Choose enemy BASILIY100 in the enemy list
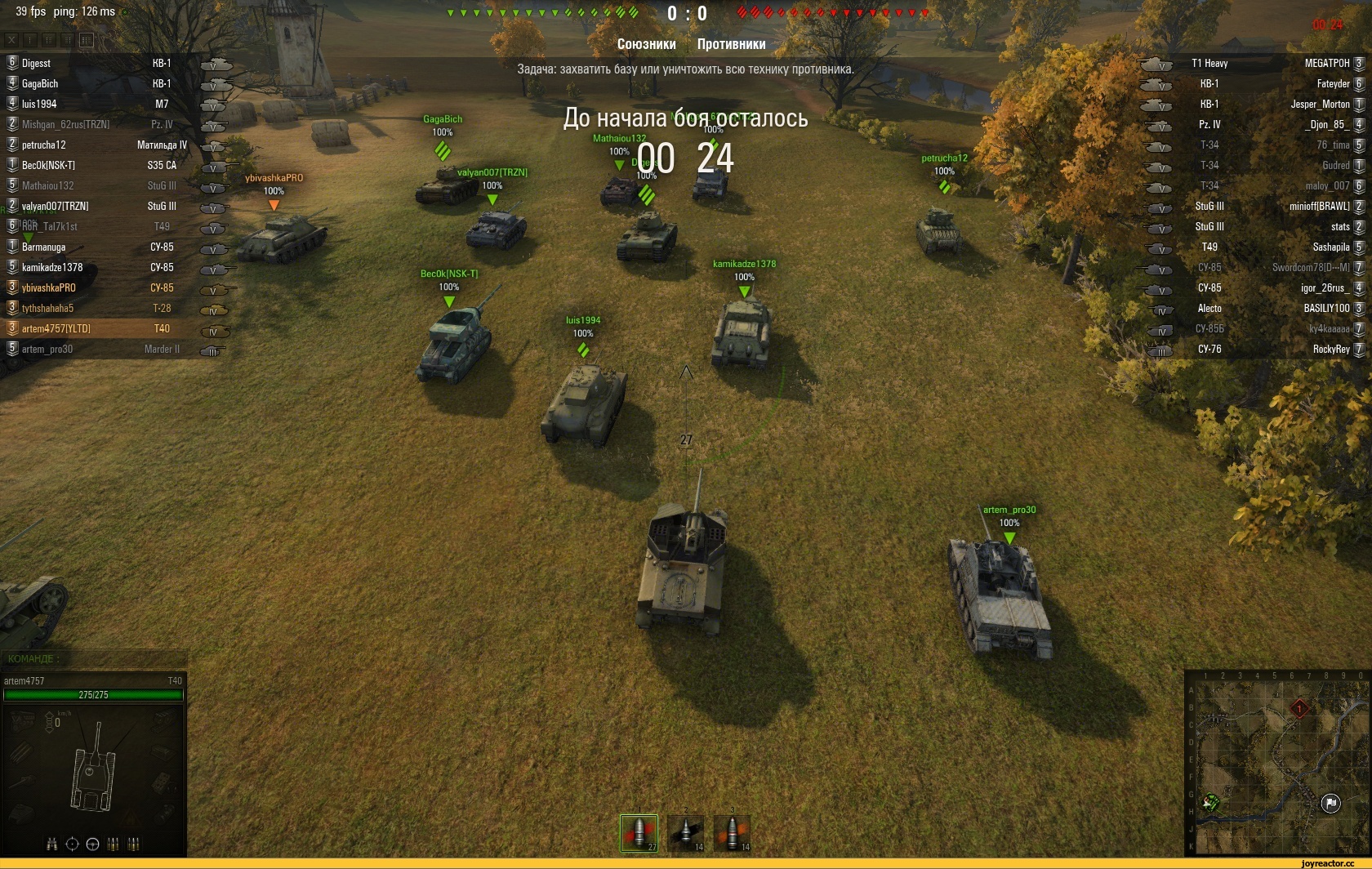 [1326, 309]
